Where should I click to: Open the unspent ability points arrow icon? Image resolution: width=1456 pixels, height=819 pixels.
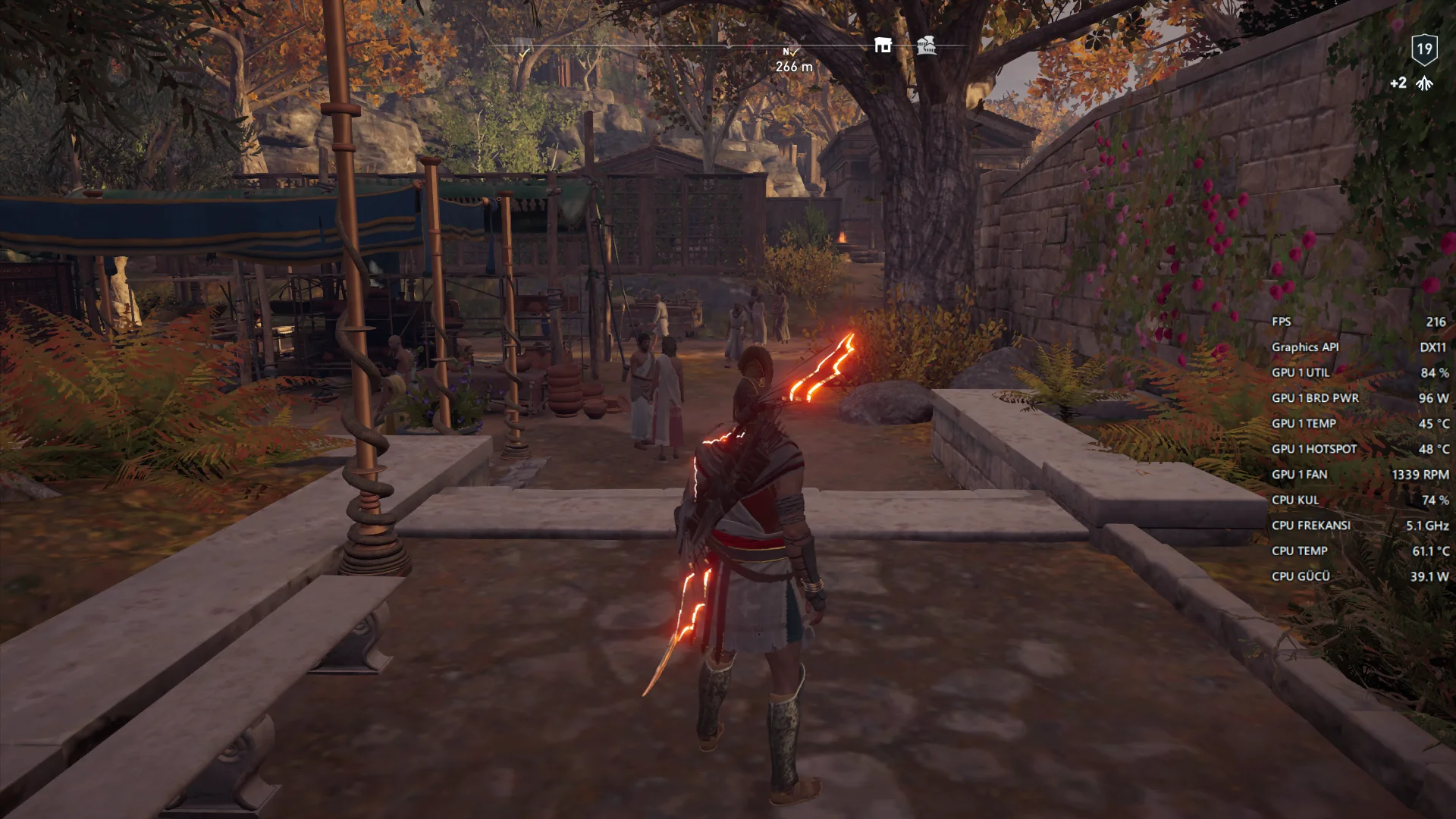tap(1425, 83)
